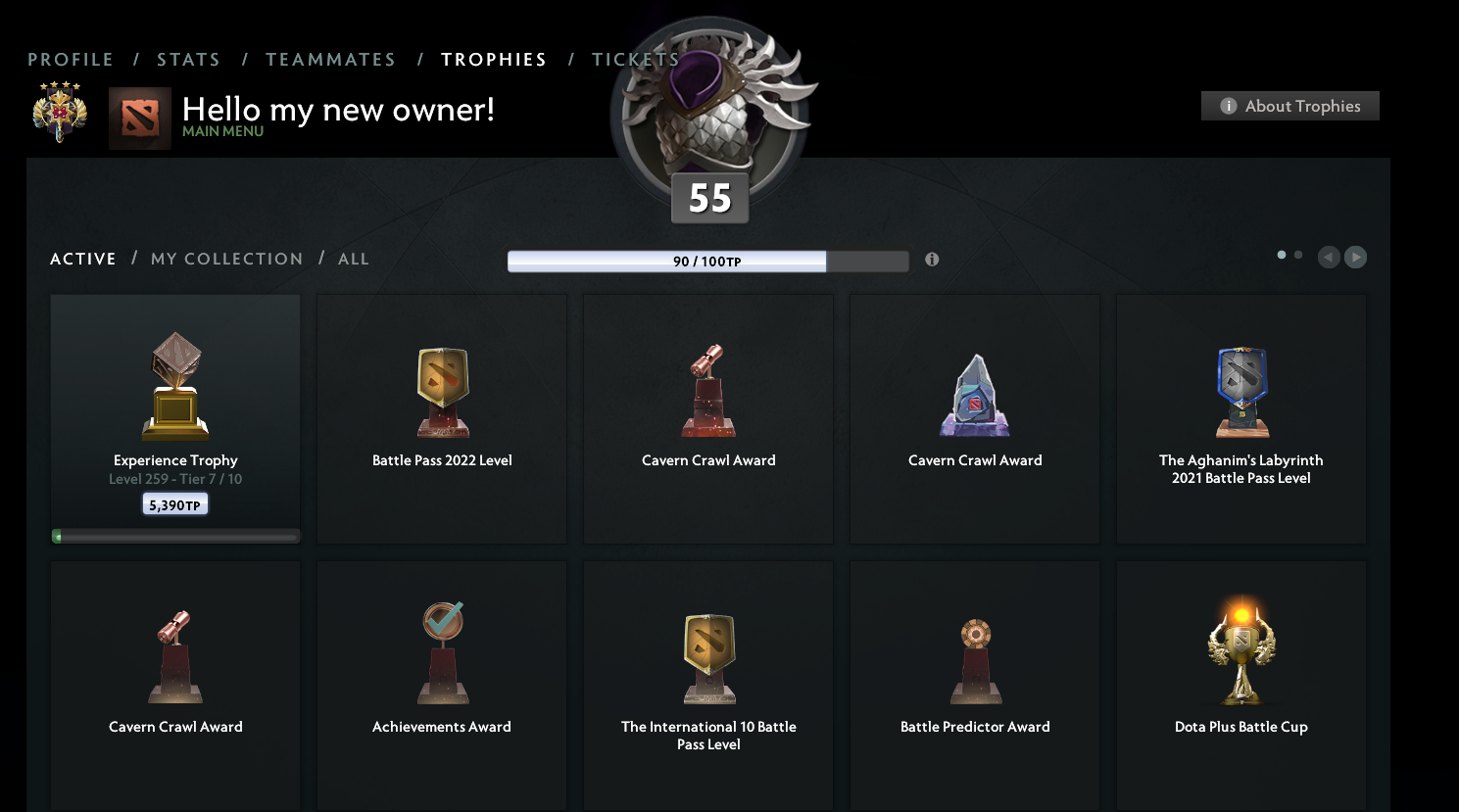Open the STATS tab

188,59
